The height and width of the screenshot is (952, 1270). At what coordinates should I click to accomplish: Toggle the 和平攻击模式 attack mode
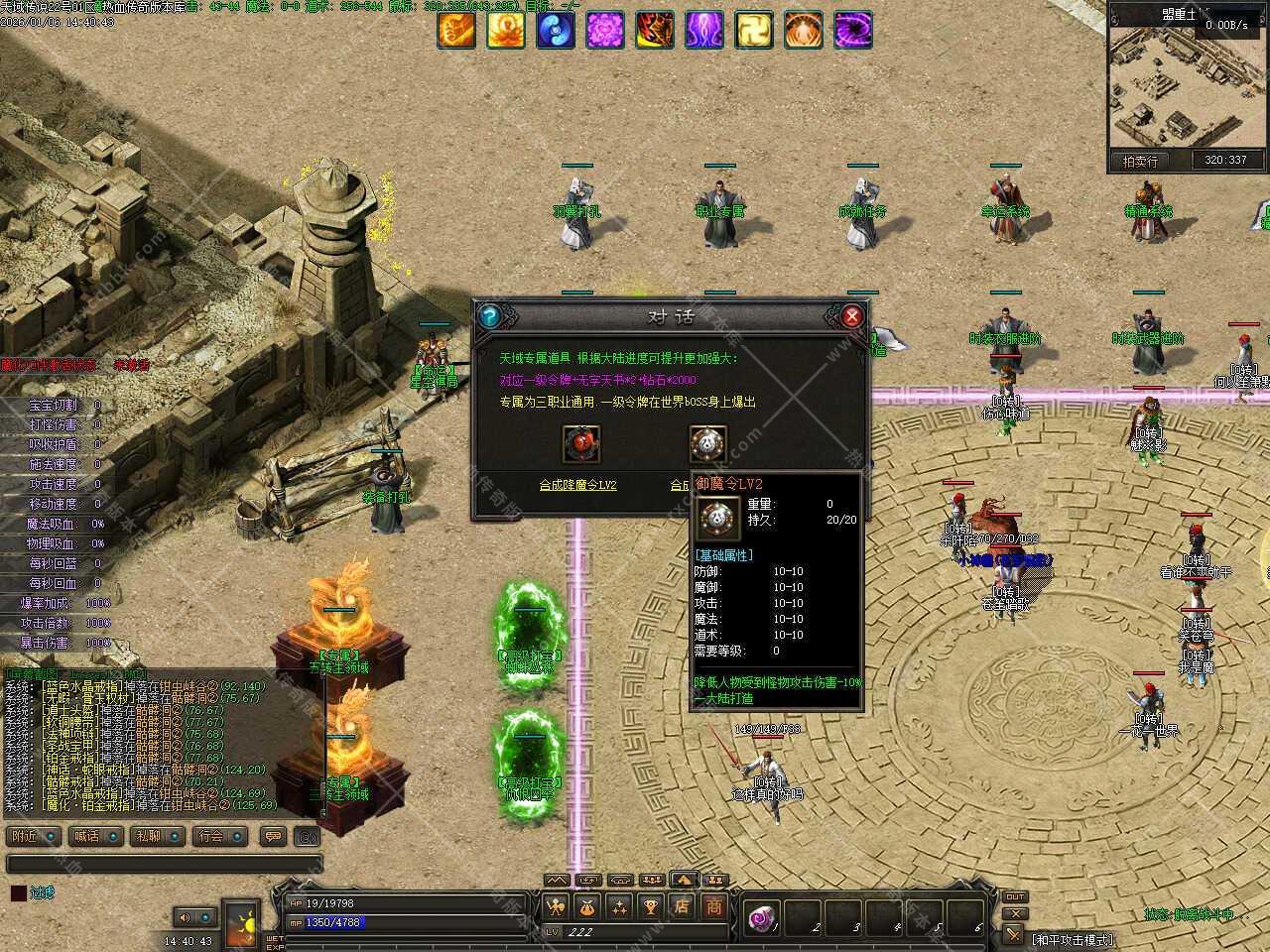click(1072, 939)
